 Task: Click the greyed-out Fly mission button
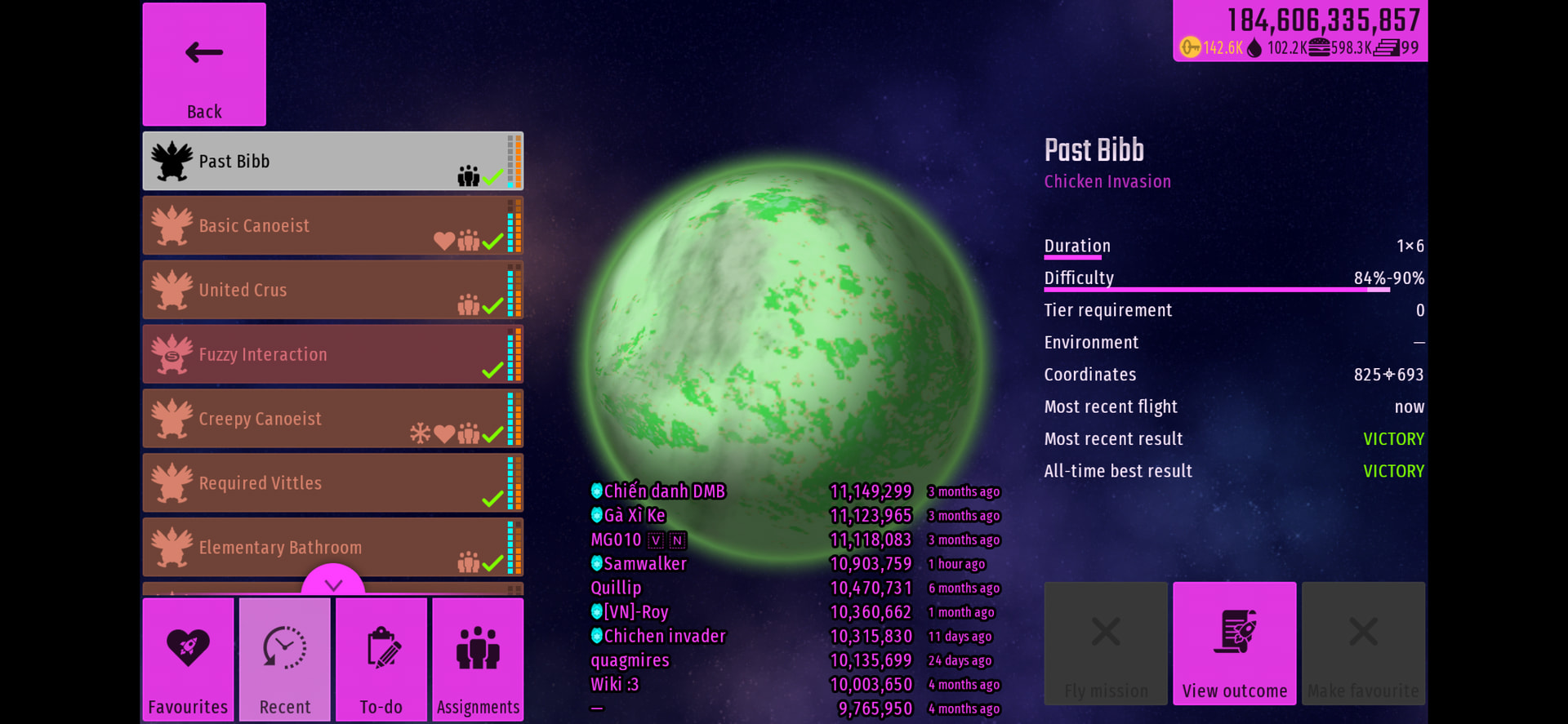(1106, 643)
